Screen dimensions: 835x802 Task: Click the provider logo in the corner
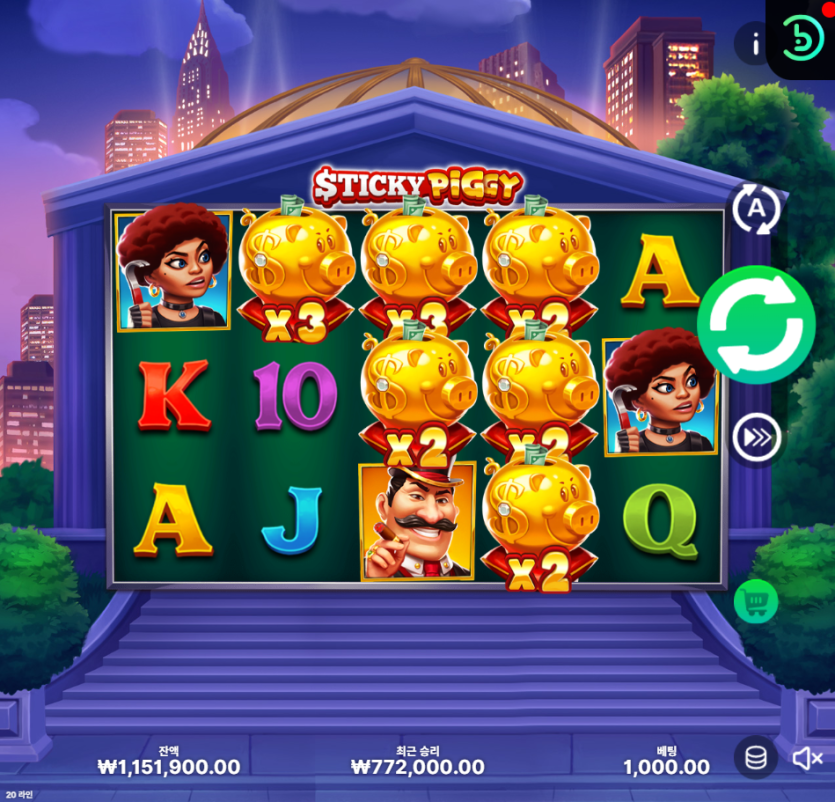[802, 37]
